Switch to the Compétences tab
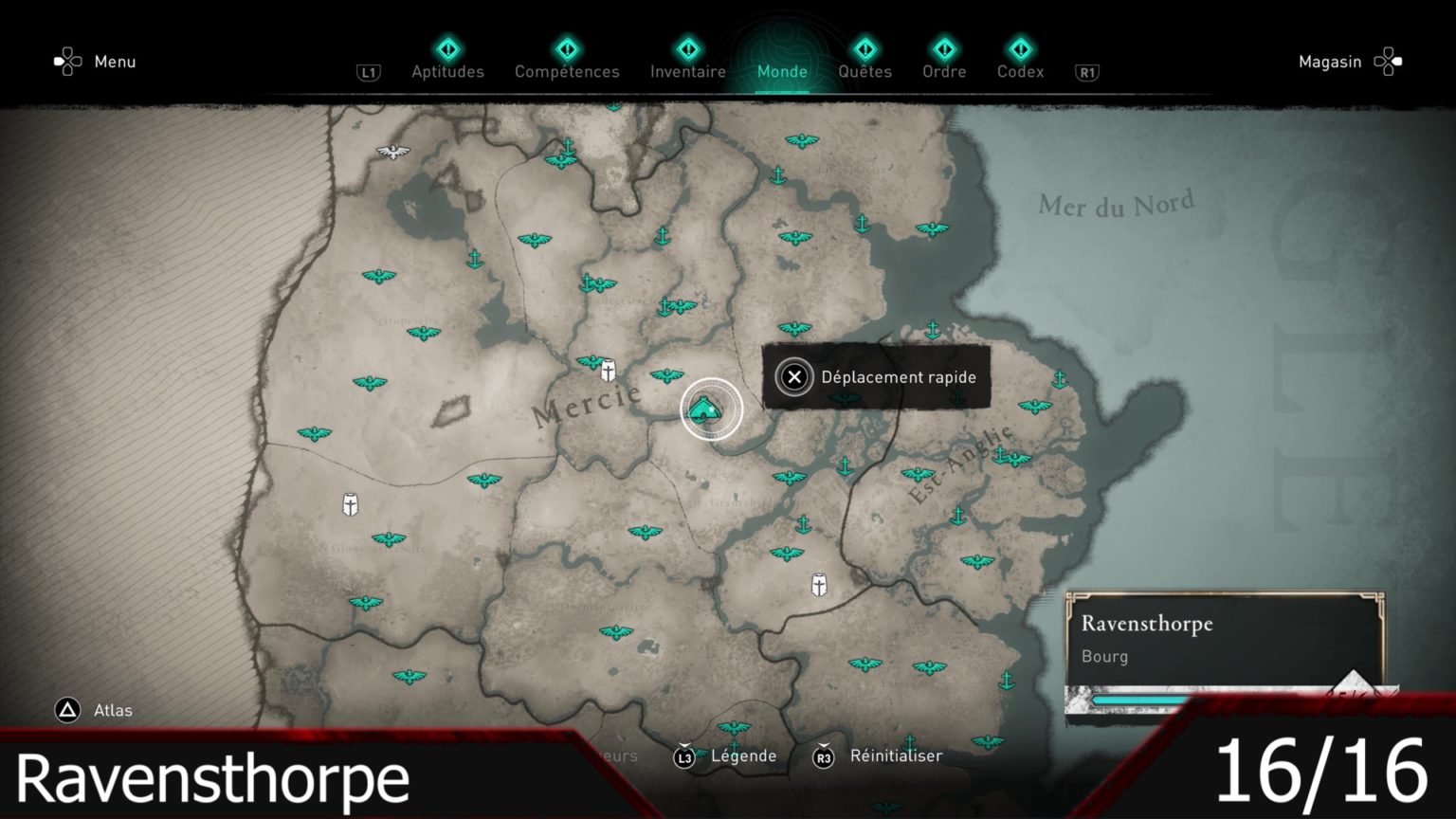The image size is (1456, 819). coord(567,61)
